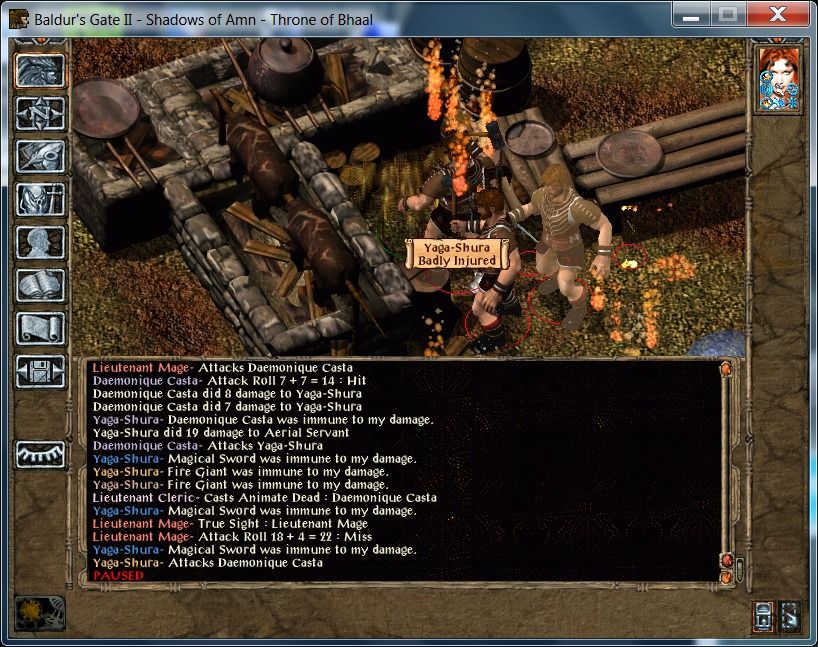
Task: Return to game via the top sidebar button
Action: tap(40, 69)
